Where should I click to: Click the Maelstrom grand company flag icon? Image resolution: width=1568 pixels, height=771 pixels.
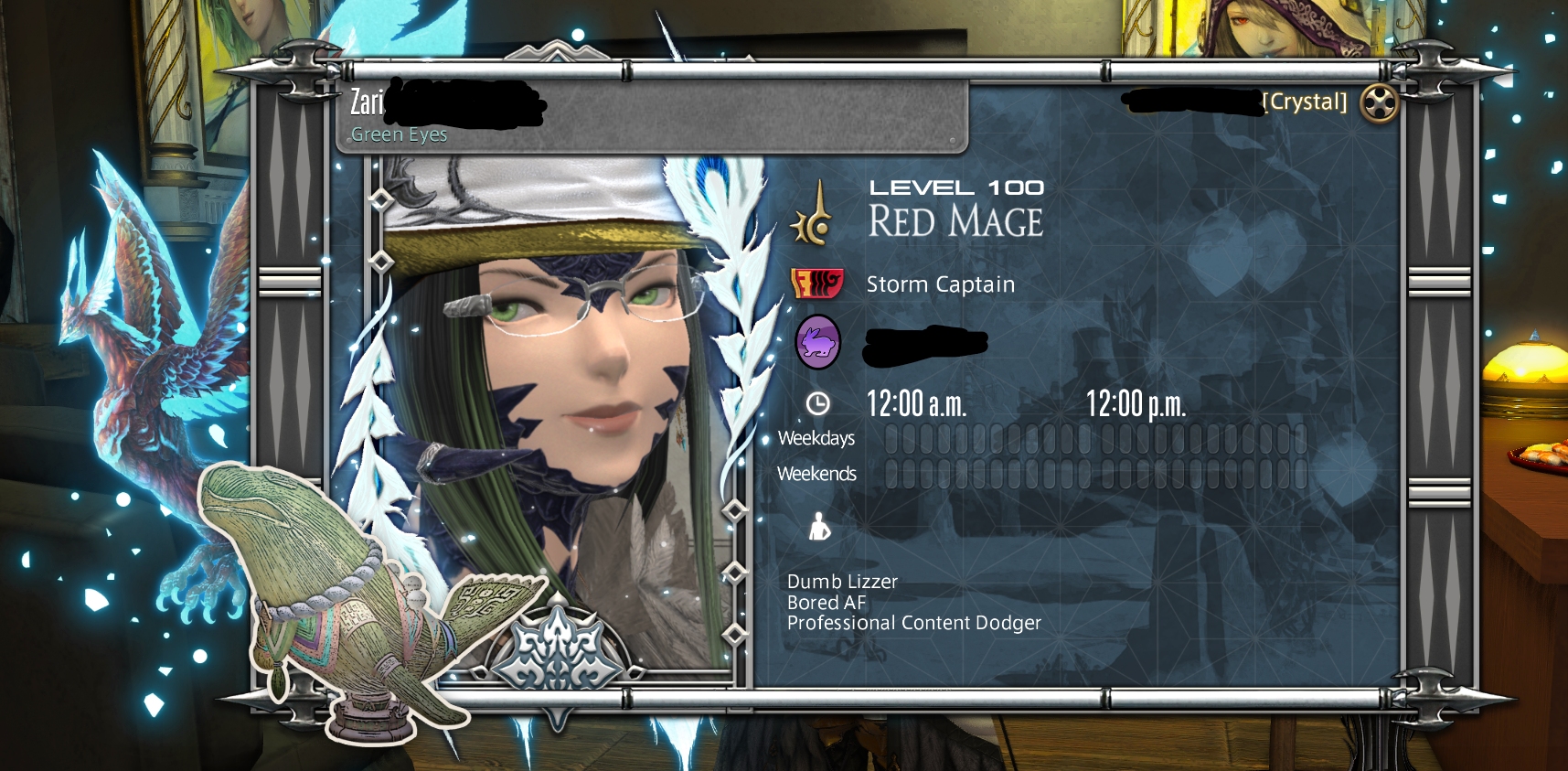(x=816, y=284)
